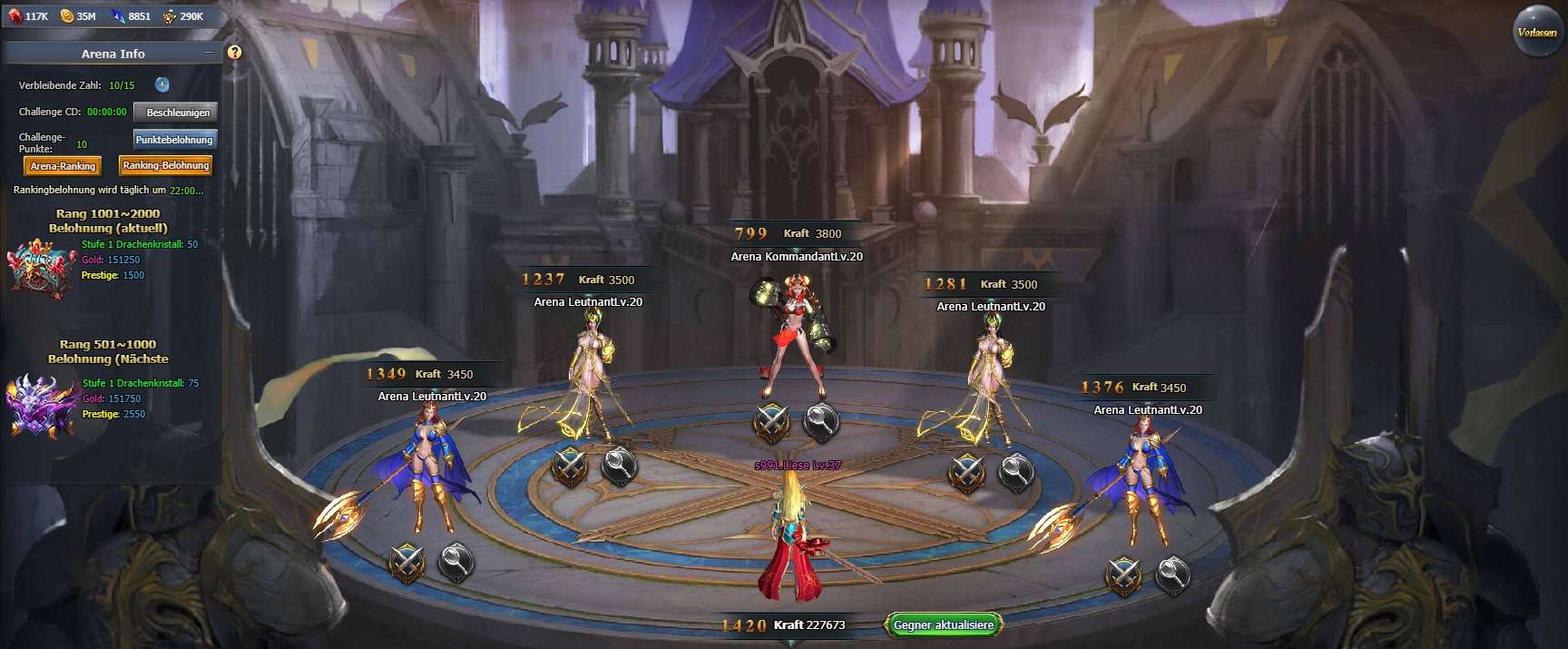Add more attempts with the plus icon
This screenshot has height=649, width=1568.
[162, 84]
